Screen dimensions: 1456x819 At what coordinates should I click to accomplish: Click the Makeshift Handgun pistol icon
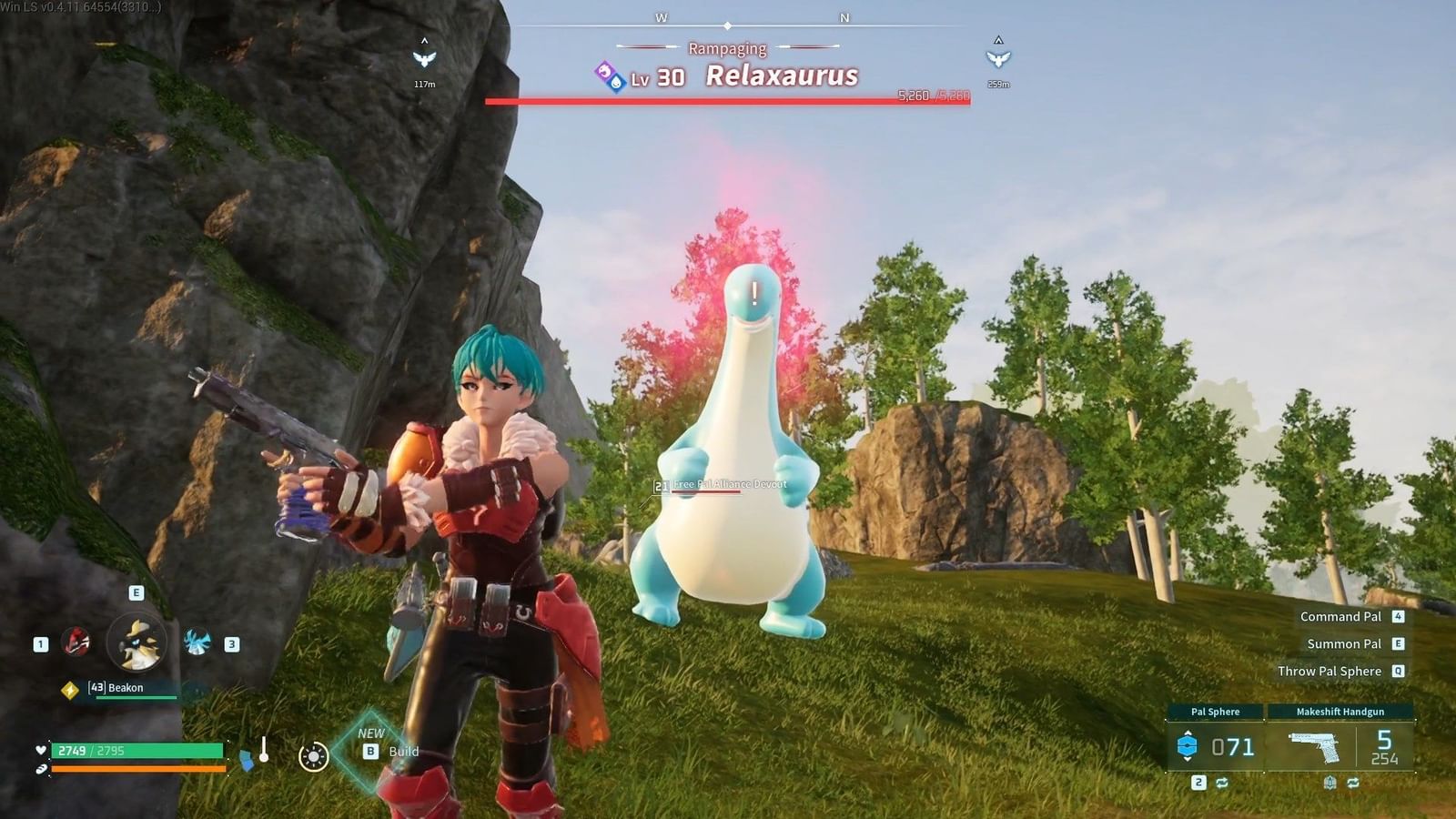(x=1314, y=747)
